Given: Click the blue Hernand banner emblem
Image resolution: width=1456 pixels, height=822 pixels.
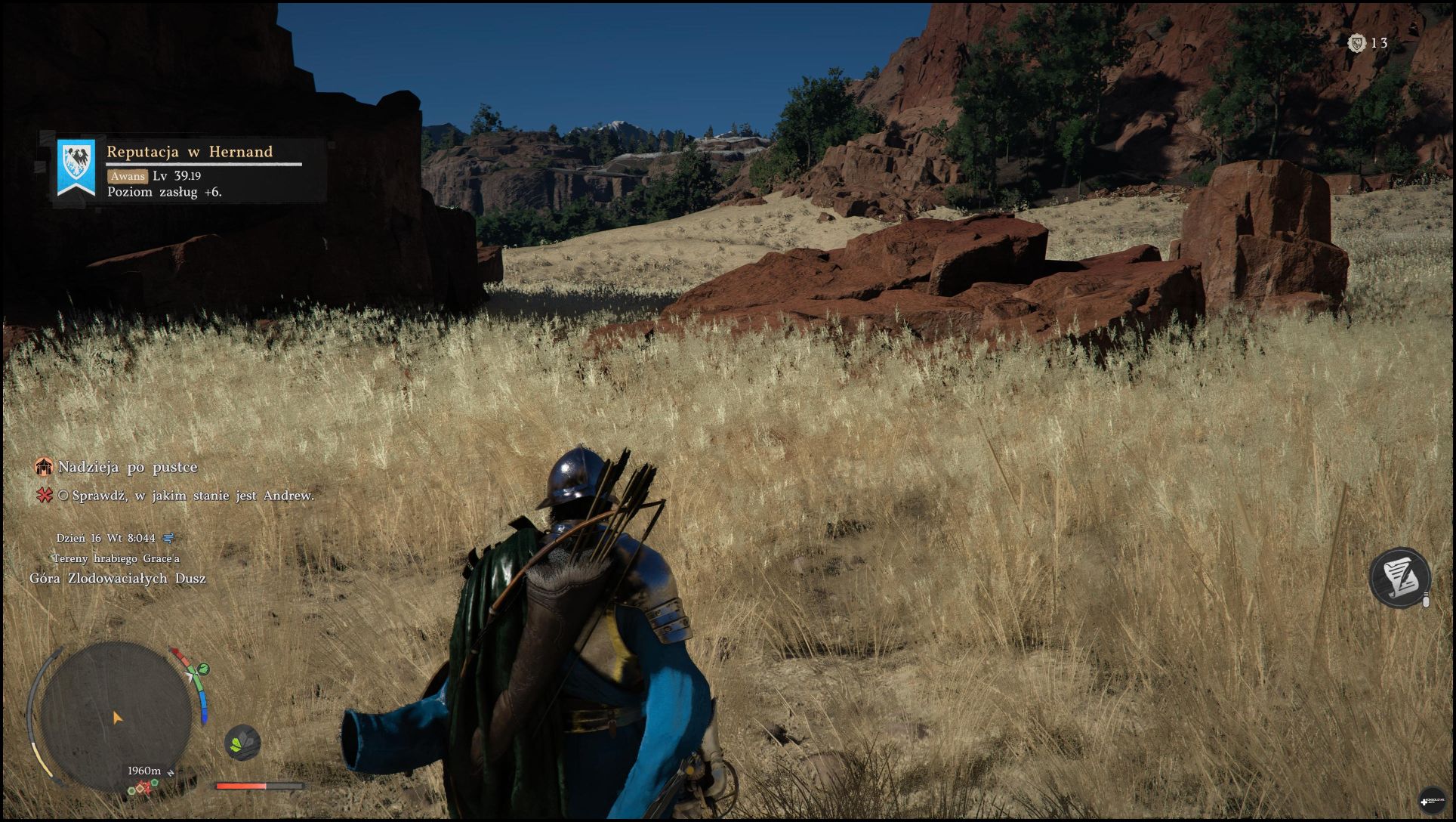Looking at the screenshot, I should (76, 168).
